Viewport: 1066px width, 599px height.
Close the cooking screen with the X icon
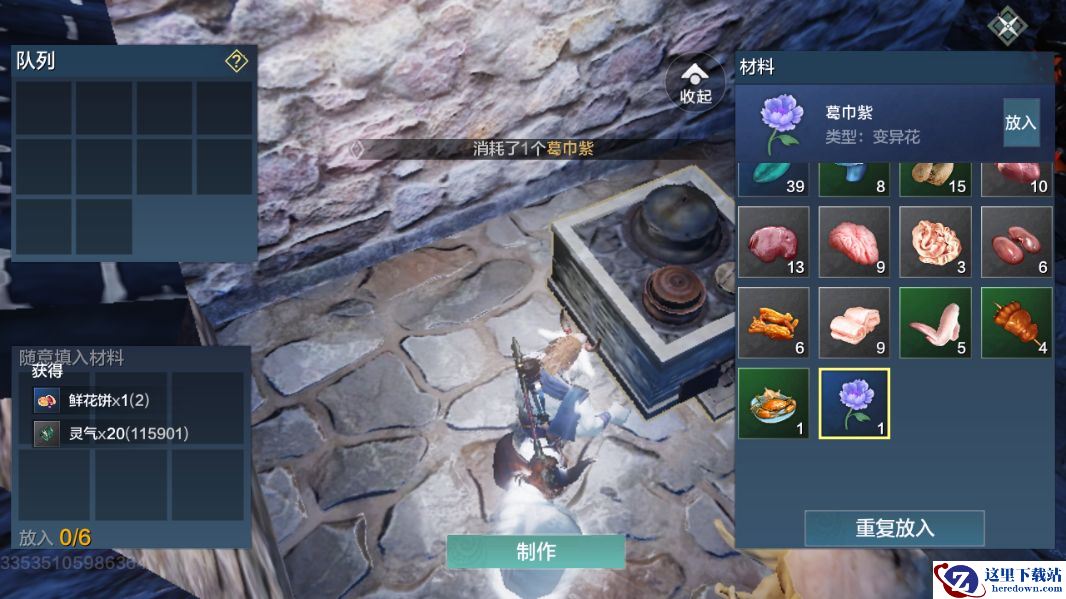coord(1006,25)
